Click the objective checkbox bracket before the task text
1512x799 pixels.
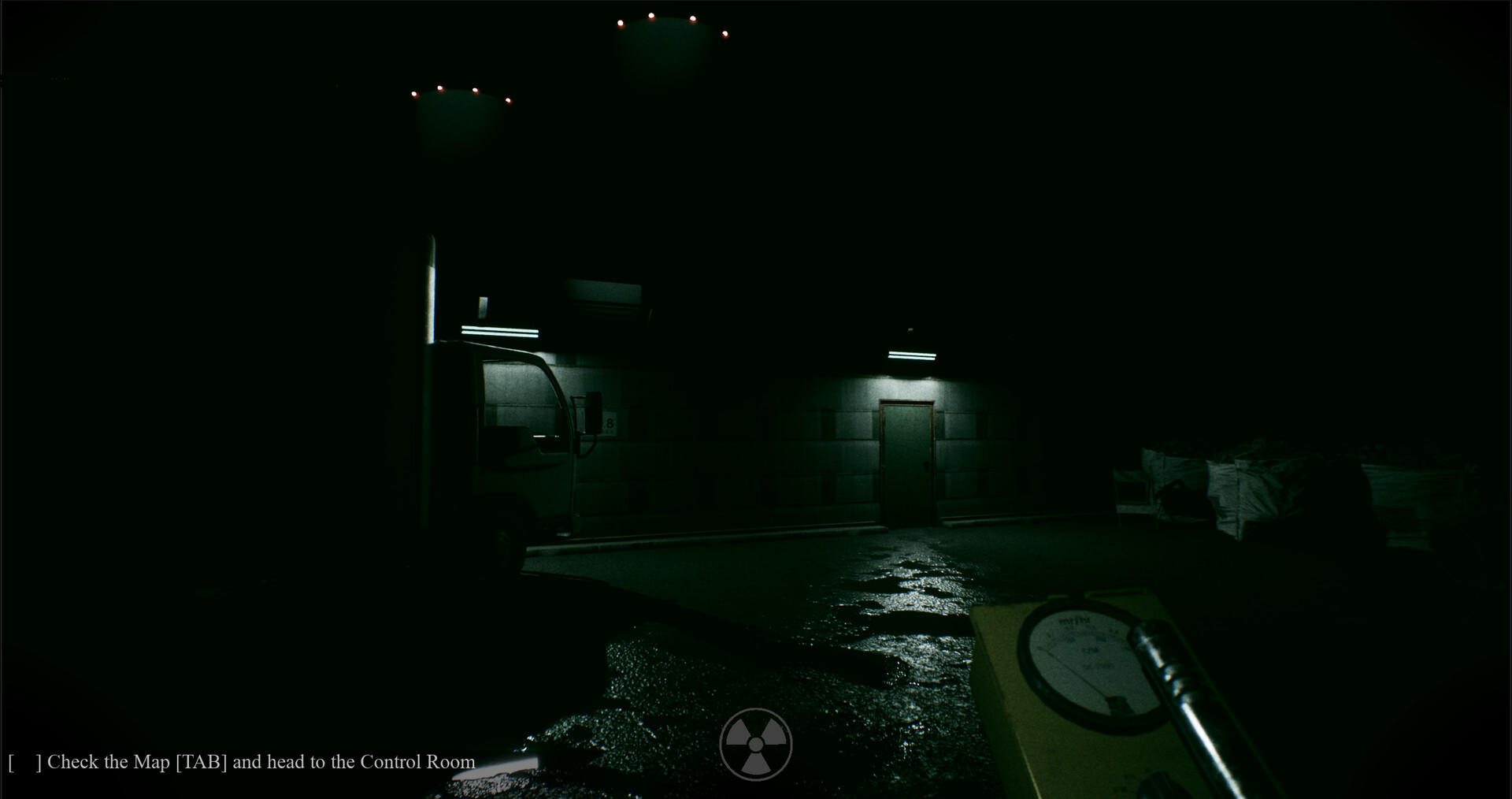click(x=24, y=761)
